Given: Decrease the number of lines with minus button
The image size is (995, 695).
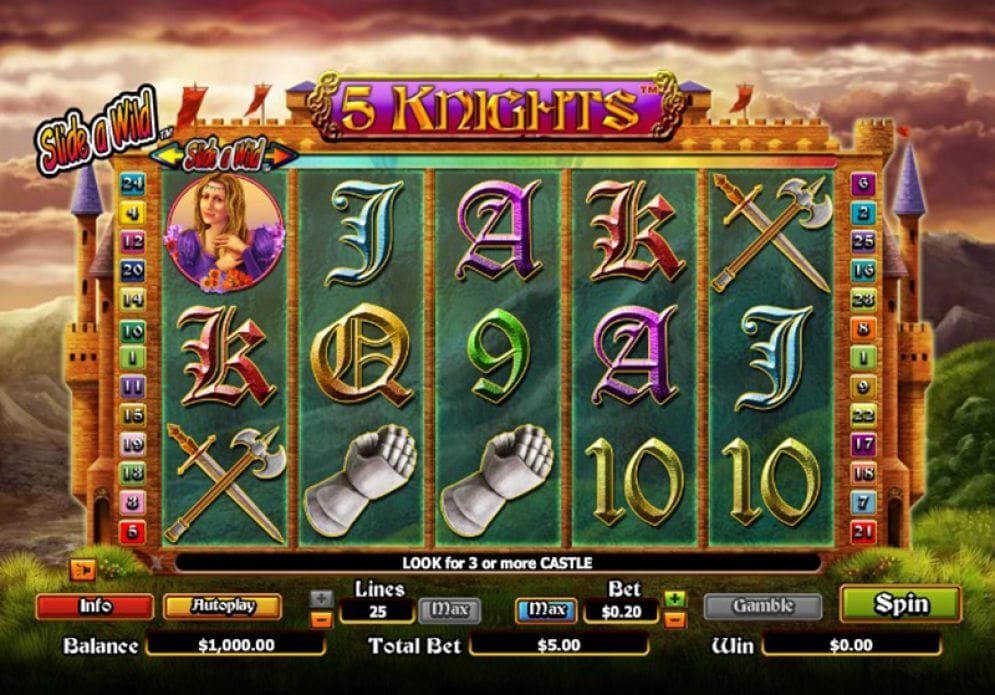Looking at the screenshot, I should click(x=322, y=619).
